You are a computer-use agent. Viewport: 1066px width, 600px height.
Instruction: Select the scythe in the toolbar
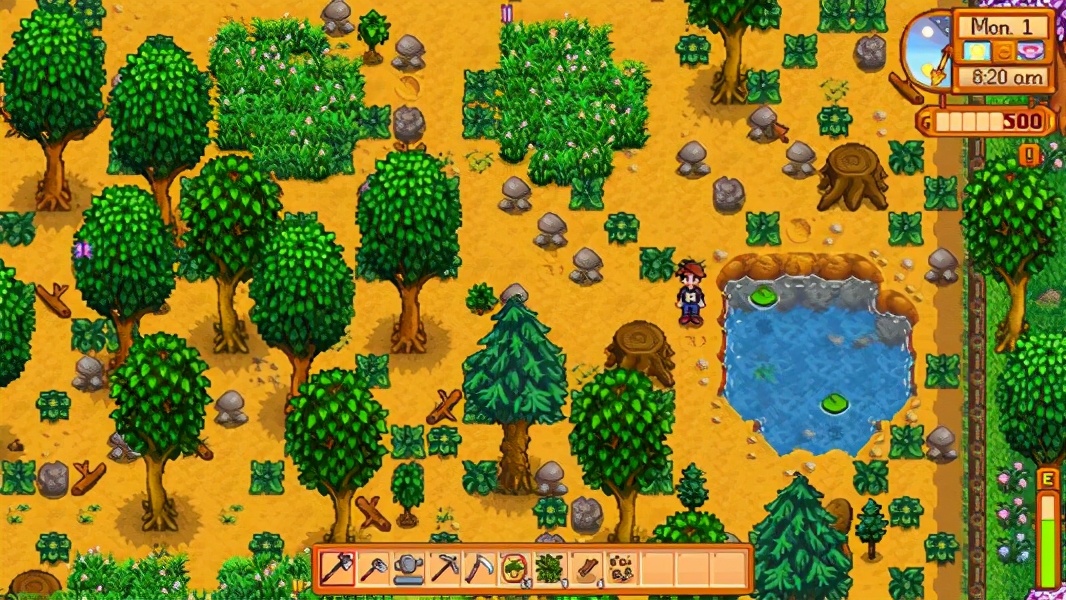pyautogui.click(x=480, y=569)
